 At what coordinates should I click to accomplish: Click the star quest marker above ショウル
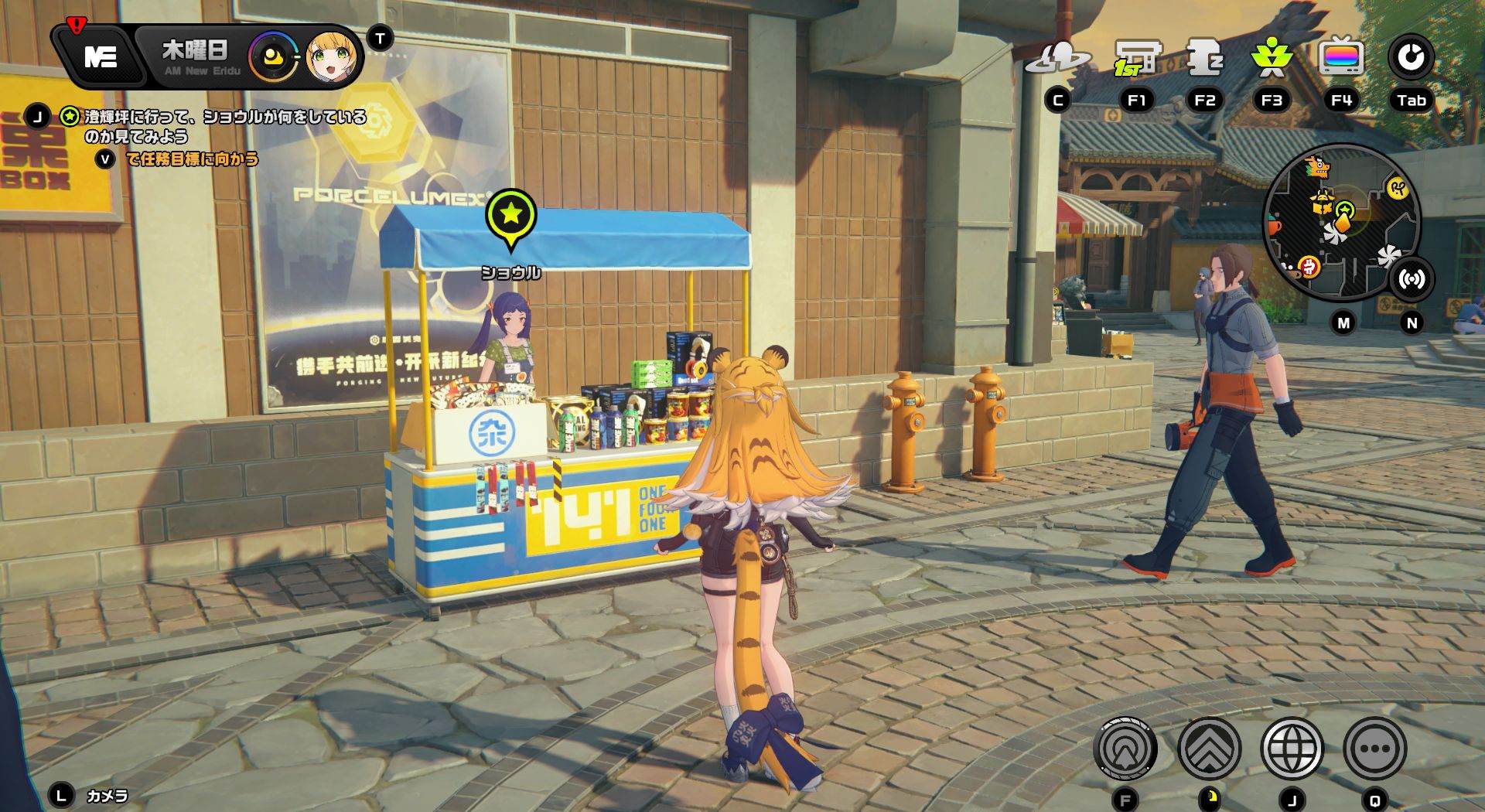pyautogui.click(x=510, y=216)
